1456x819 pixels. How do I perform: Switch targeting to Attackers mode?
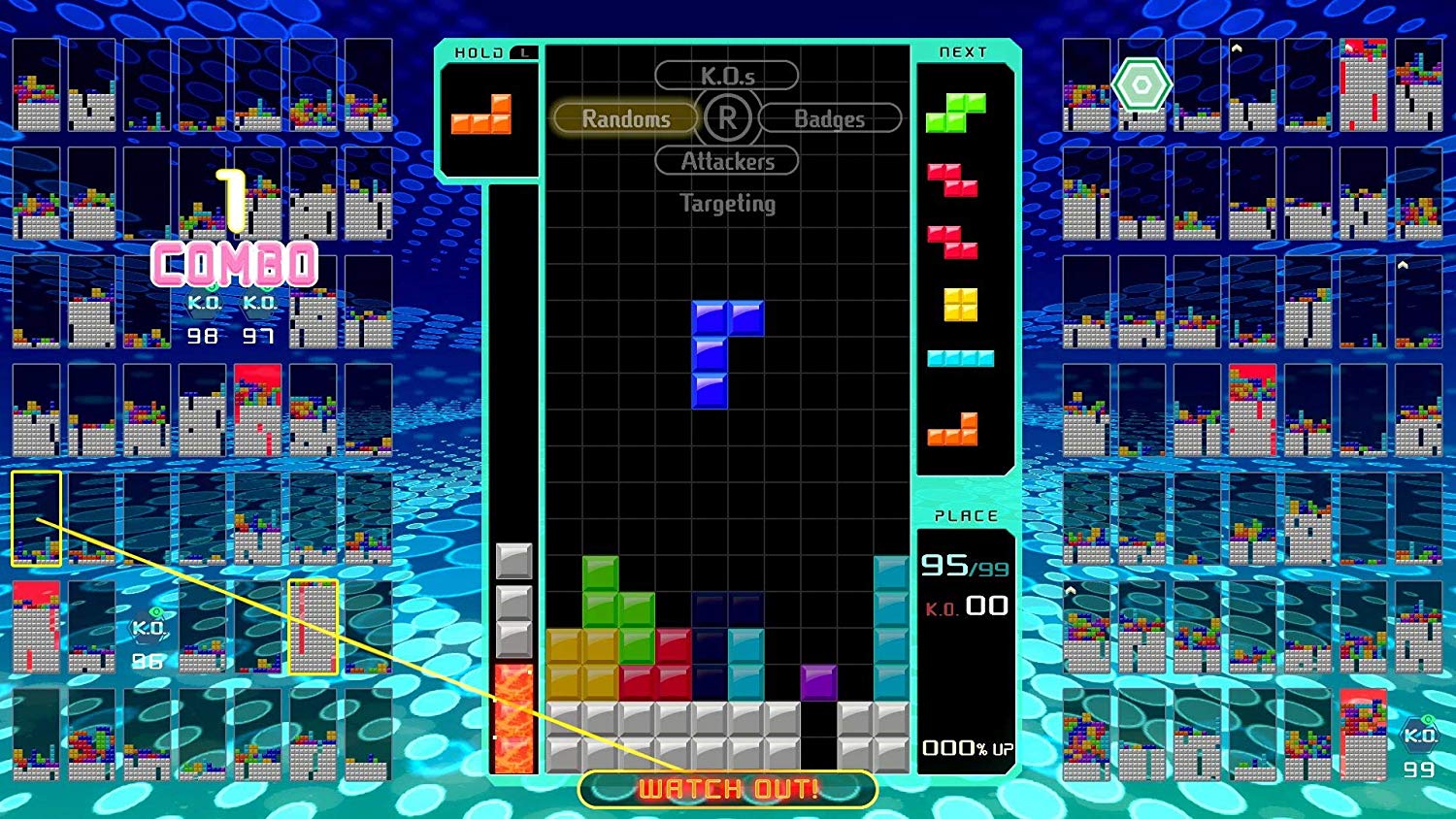(x=727, y=161)
